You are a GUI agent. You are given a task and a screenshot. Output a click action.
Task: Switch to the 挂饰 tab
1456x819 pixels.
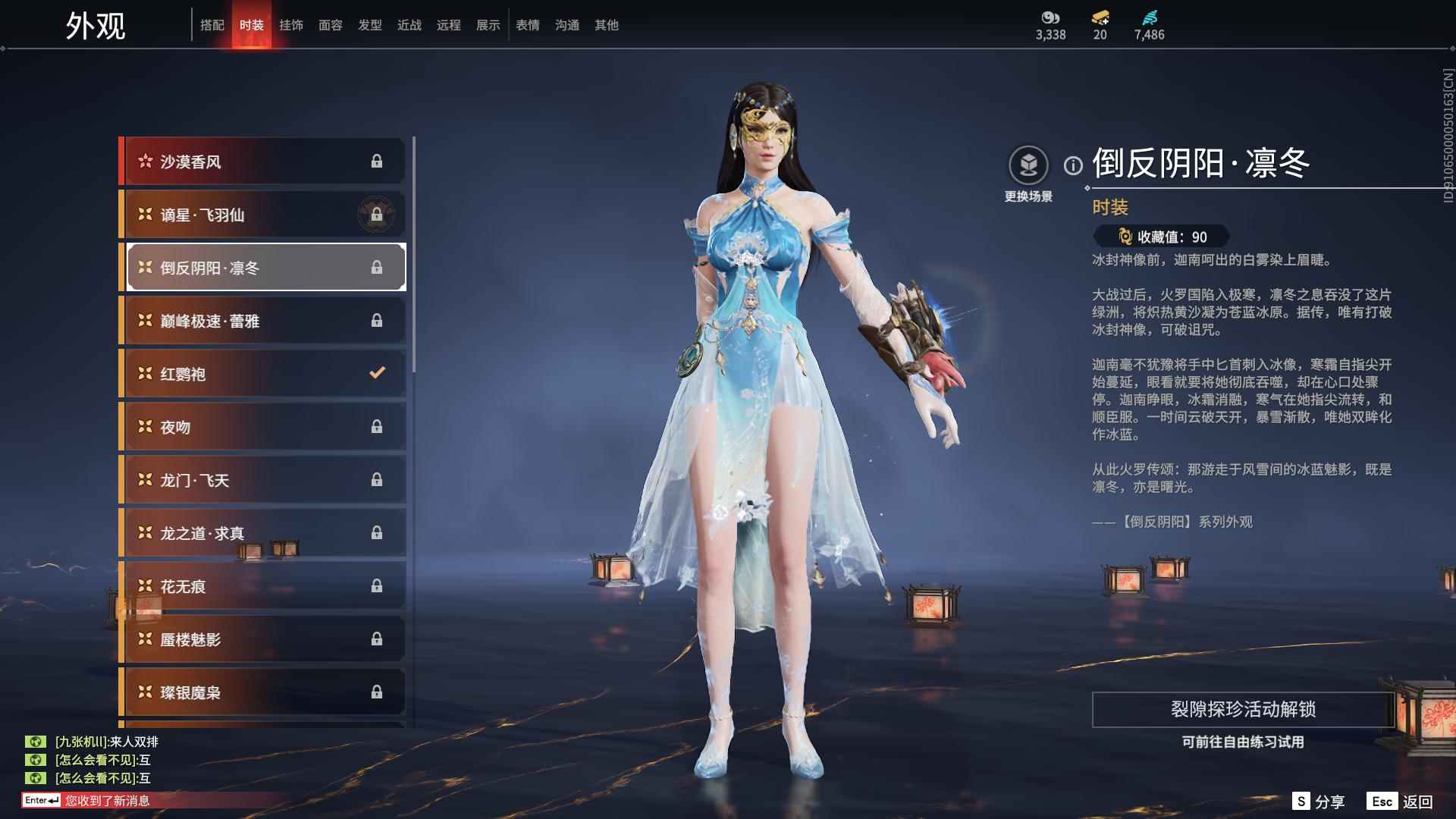tap(291, 24)
